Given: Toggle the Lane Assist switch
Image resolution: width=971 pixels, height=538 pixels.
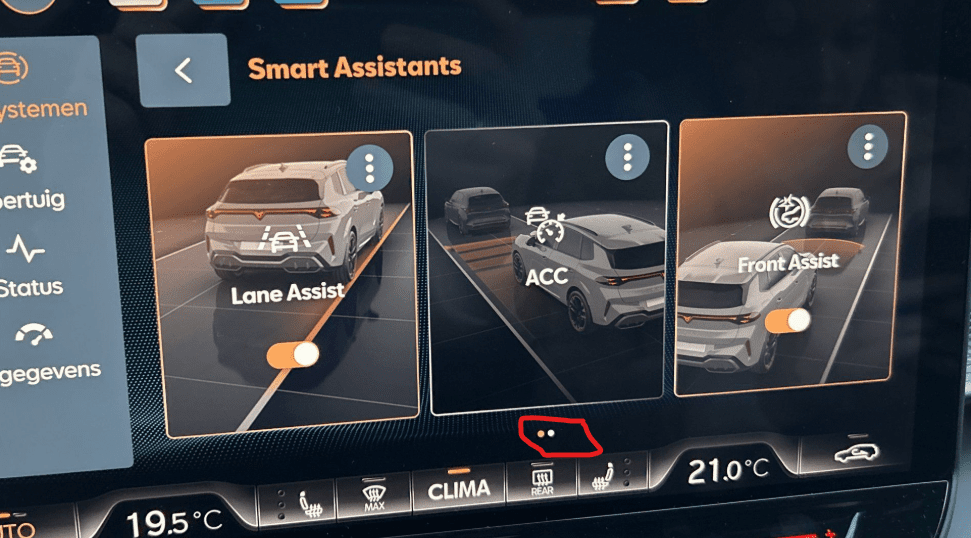Looking at the screenshot, I should tap(293, 354).
